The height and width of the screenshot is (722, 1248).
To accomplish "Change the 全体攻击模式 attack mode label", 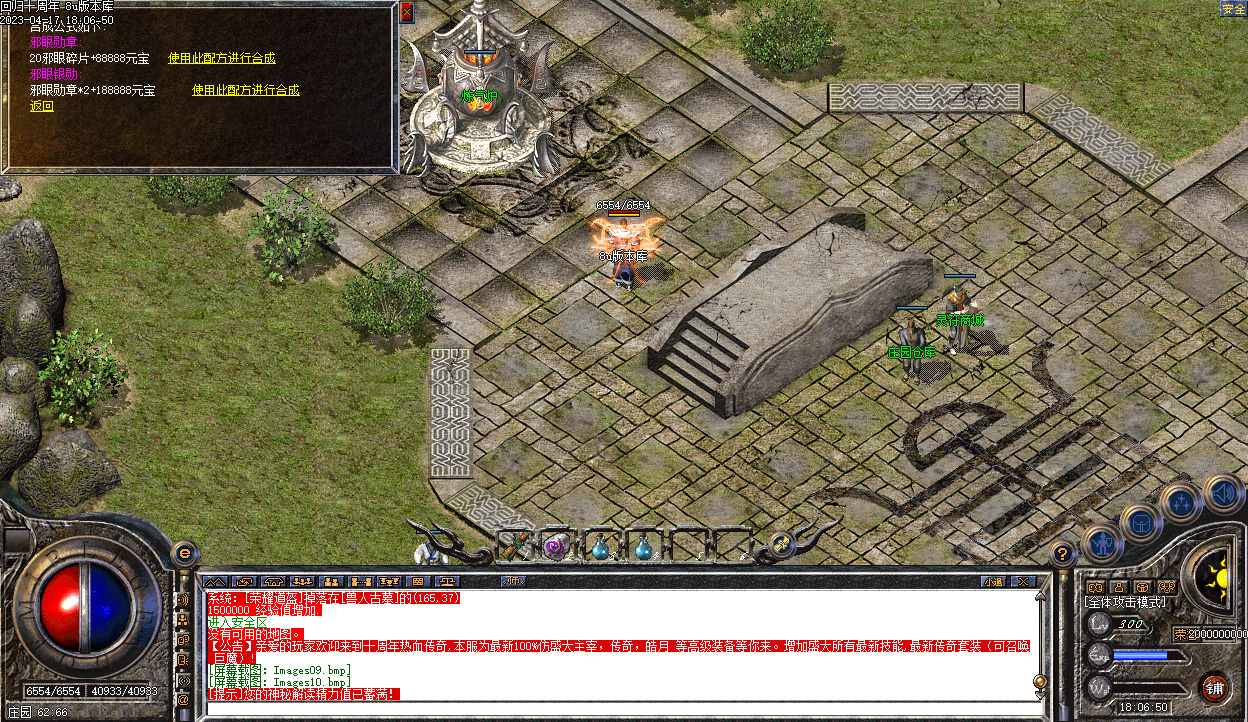I will click(x=1125, y=602).
